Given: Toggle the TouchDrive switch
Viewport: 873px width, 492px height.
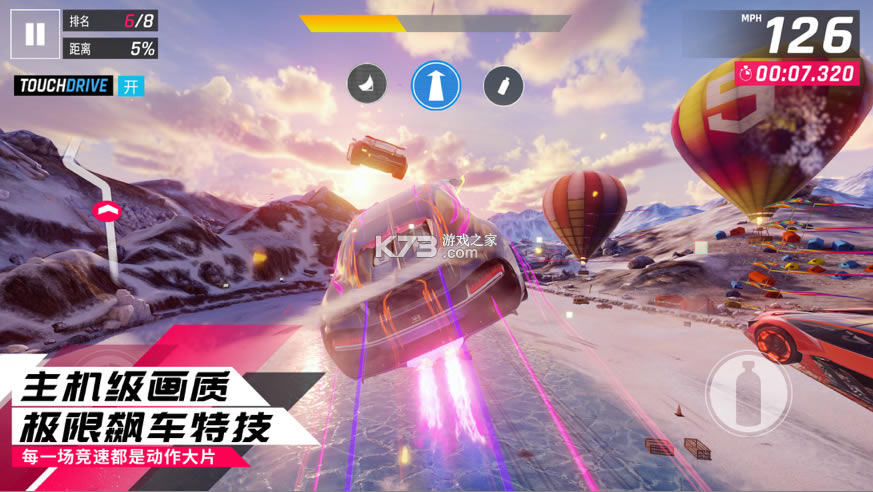Looking at the screenshot, I should pyautogui.click(x=131, y=86).
